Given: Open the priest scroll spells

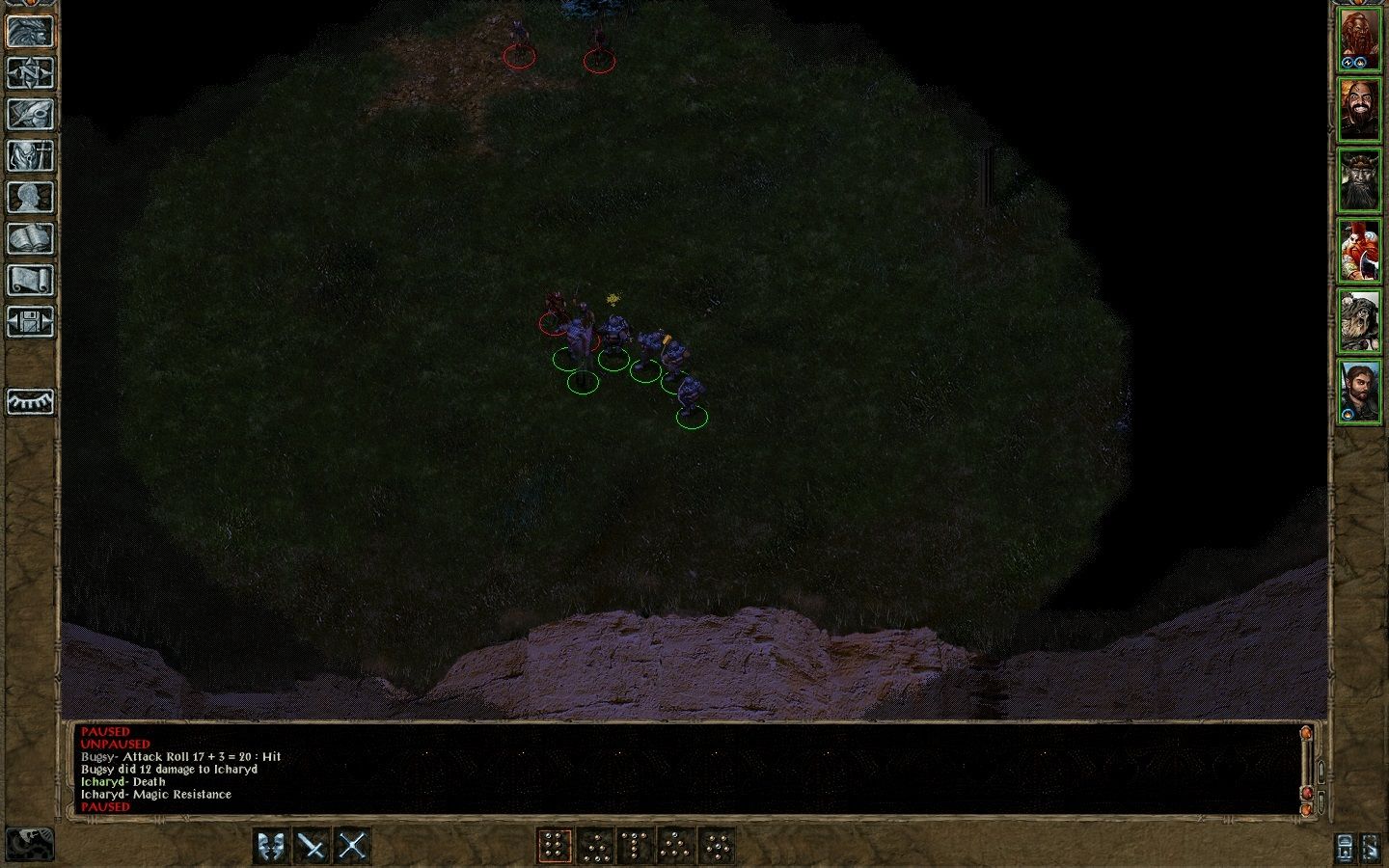Looking at the screenshot, I should pyautogui.click(x=29, y=278).
